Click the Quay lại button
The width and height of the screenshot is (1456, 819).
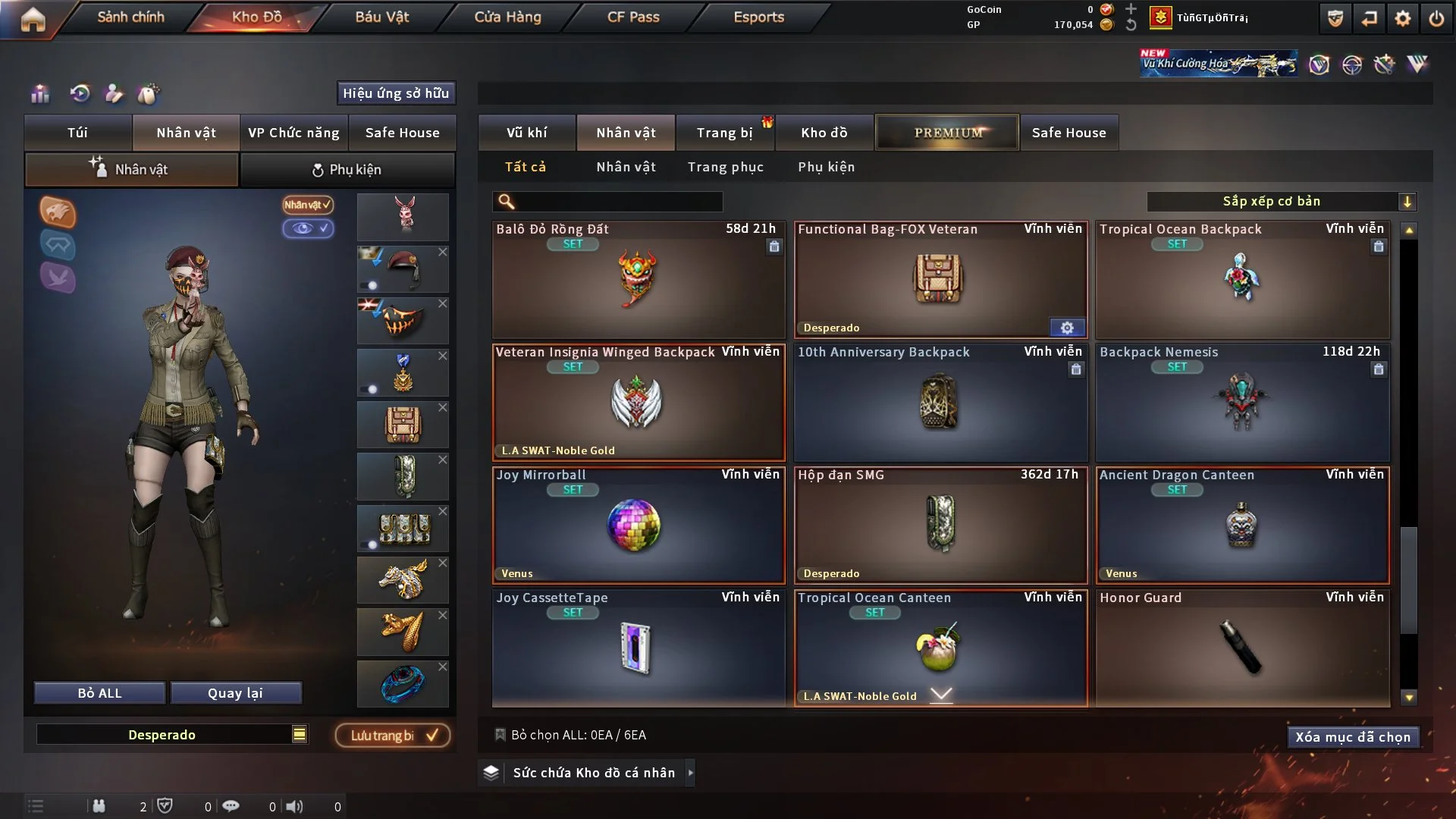235,693
